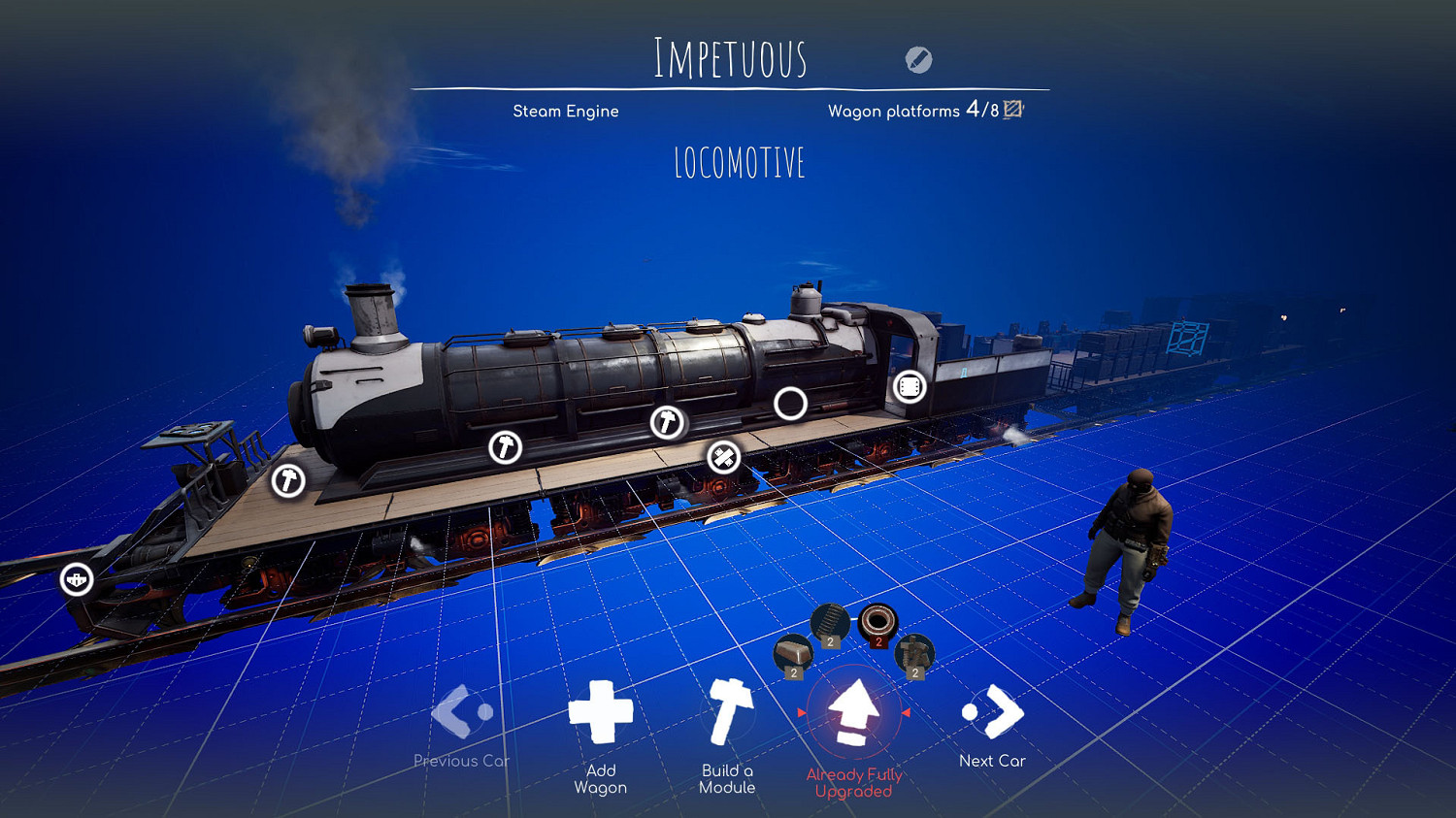Click the Wagon platforms grid icon

click(x=1013, y=110)
